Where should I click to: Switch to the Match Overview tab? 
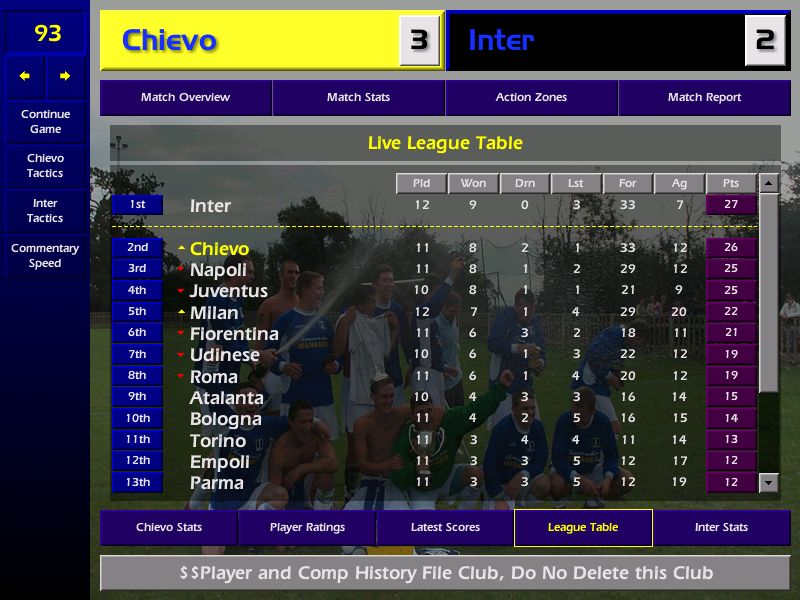[185, 98]
